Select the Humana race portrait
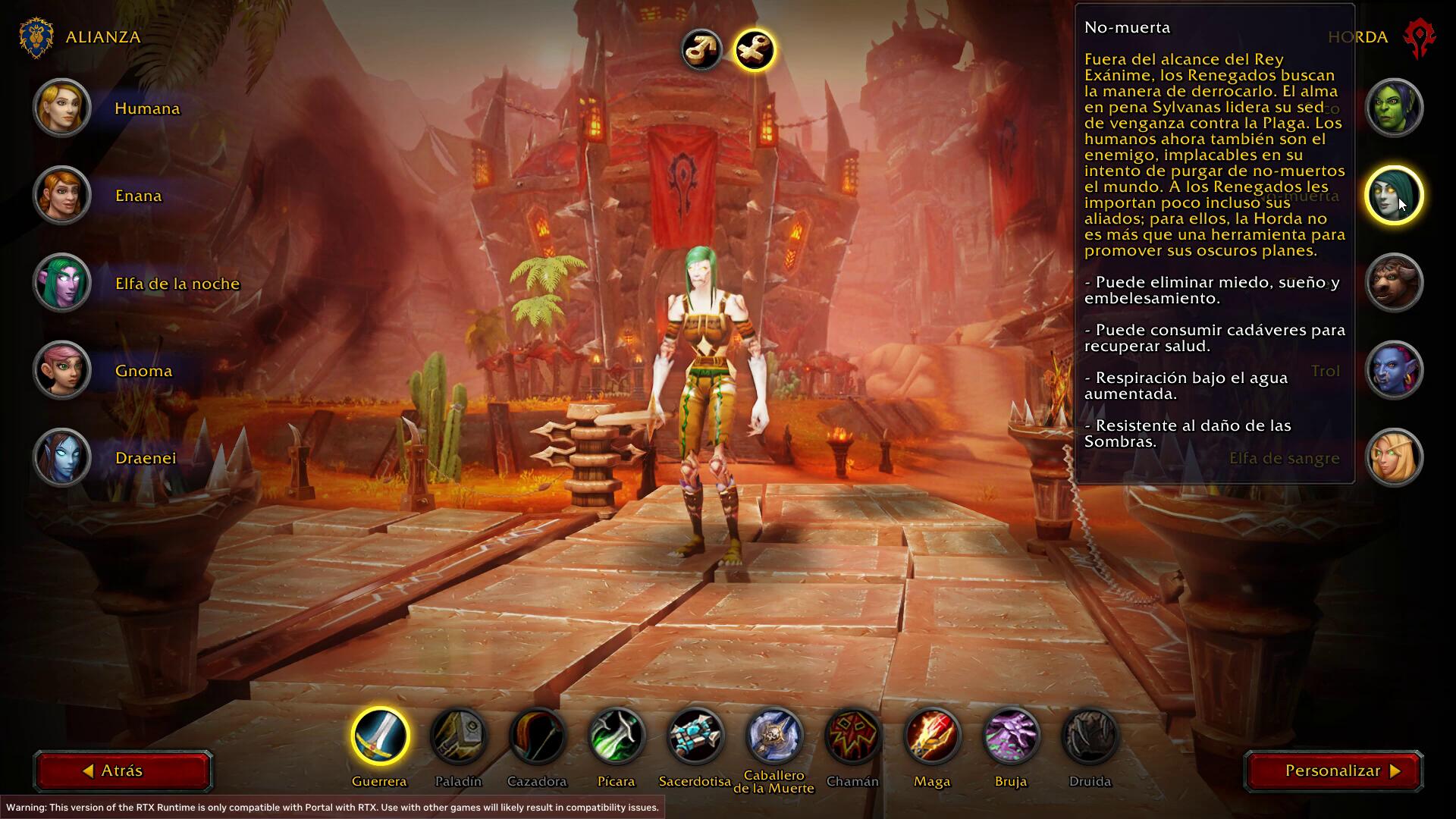 pyautogui.click(x=62, y=108)
